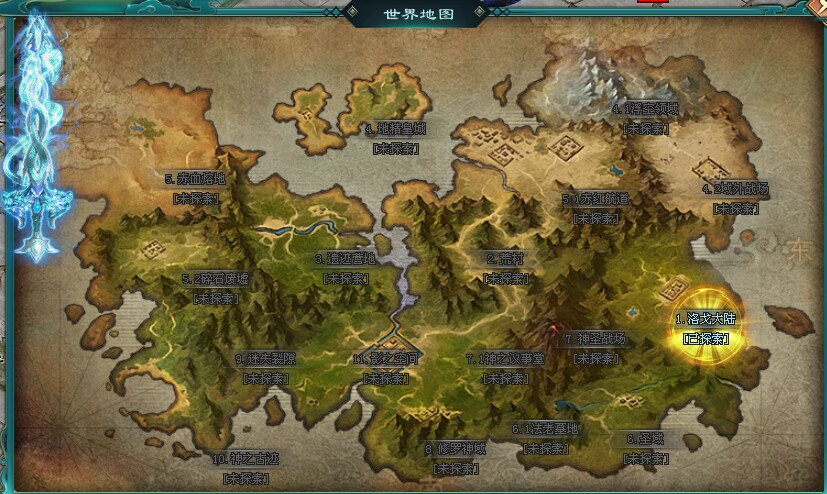Open the 圣域 map location

coord(645,439)
